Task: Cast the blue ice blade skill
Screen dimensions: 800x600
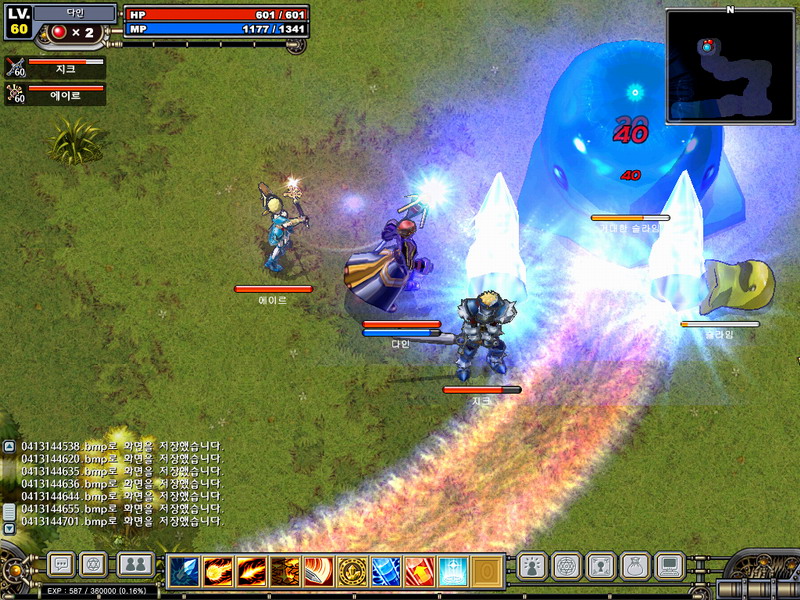Action: 386,571
